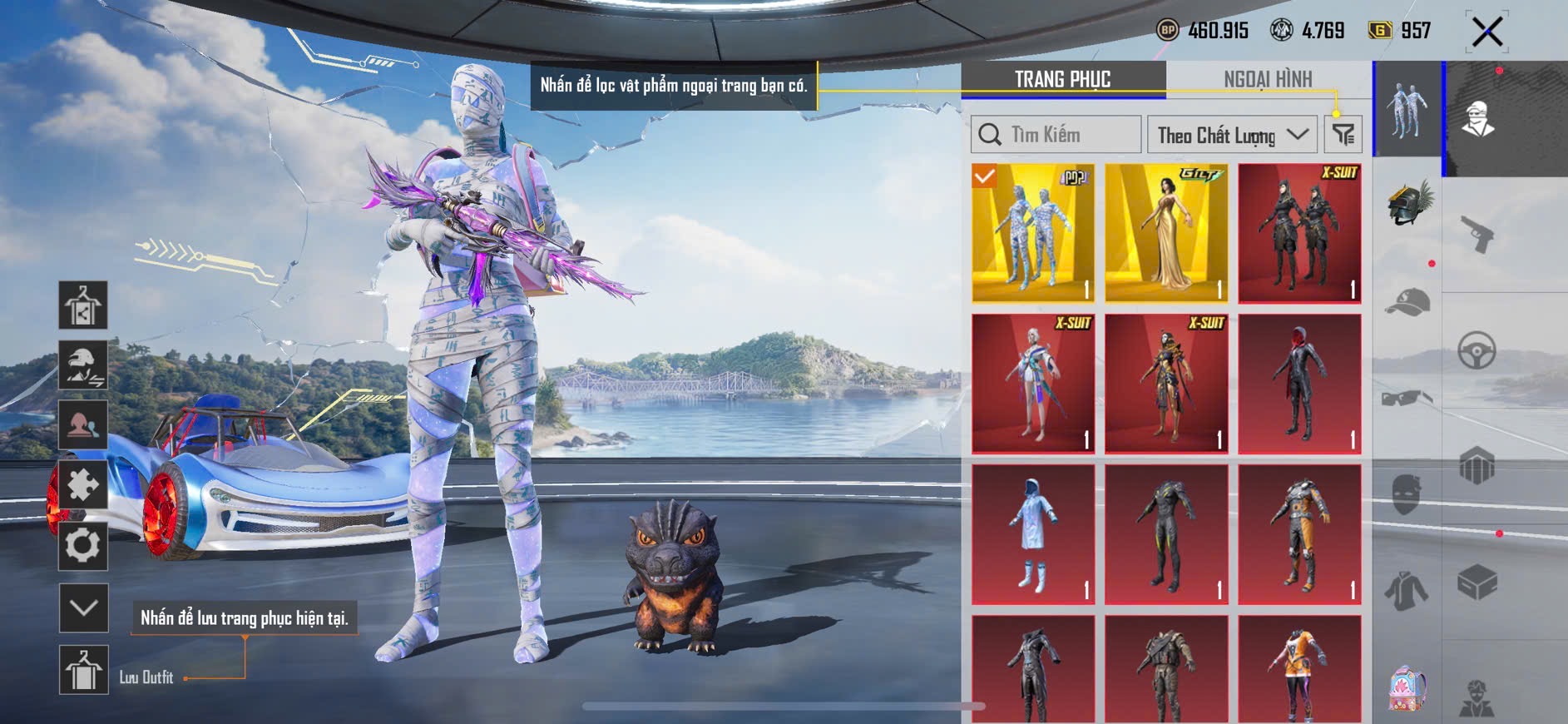Open the gear settings icon on left toolbar
The width and height of the screenshot is (1568, 724).
83,547
